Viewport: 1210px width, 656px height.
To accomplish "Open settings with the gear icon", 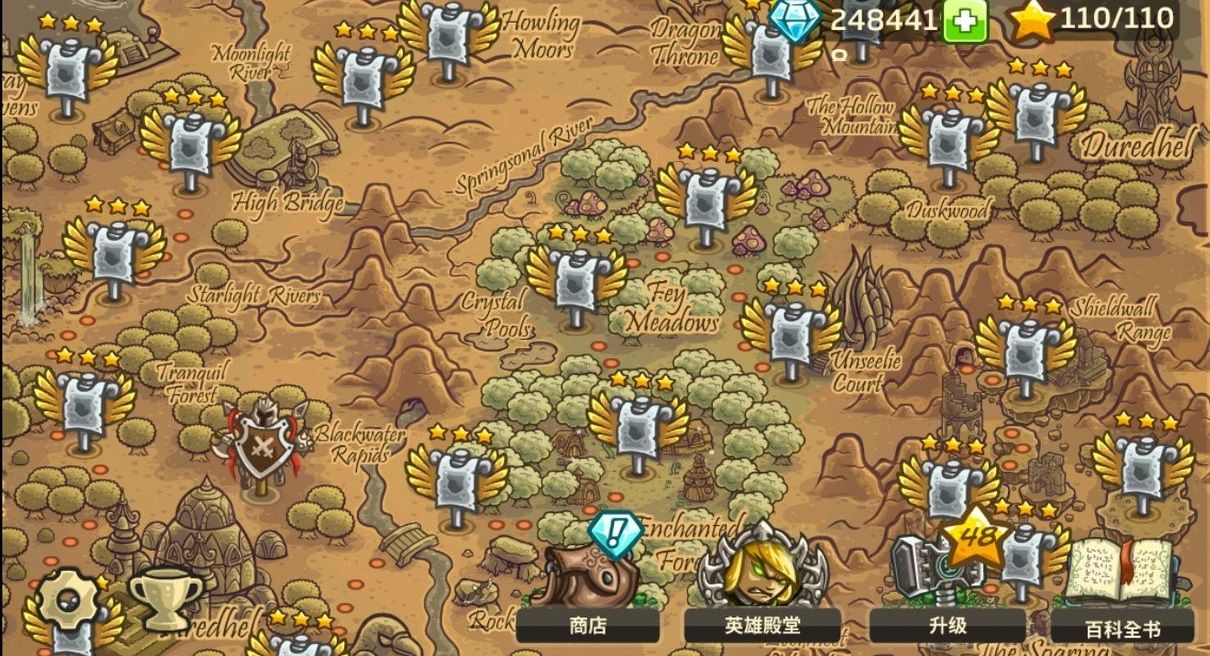I will pyautogui.click(x=67, y=602).
